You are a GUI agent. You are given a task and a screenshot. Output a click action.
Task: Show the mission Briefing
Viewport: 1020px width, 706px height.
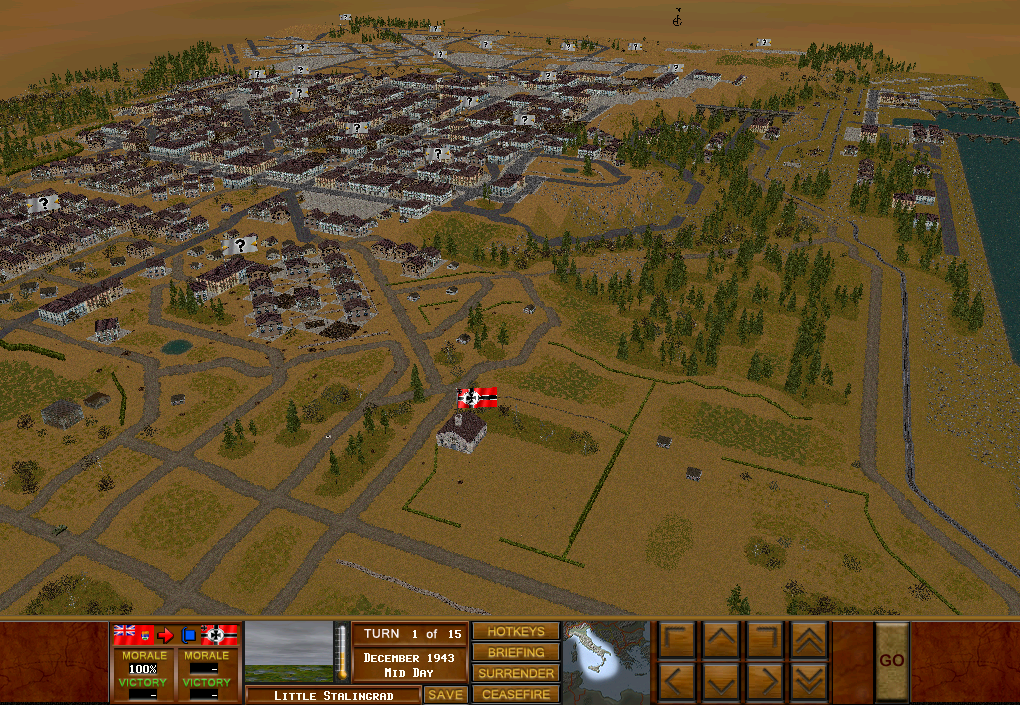(516, 653)
